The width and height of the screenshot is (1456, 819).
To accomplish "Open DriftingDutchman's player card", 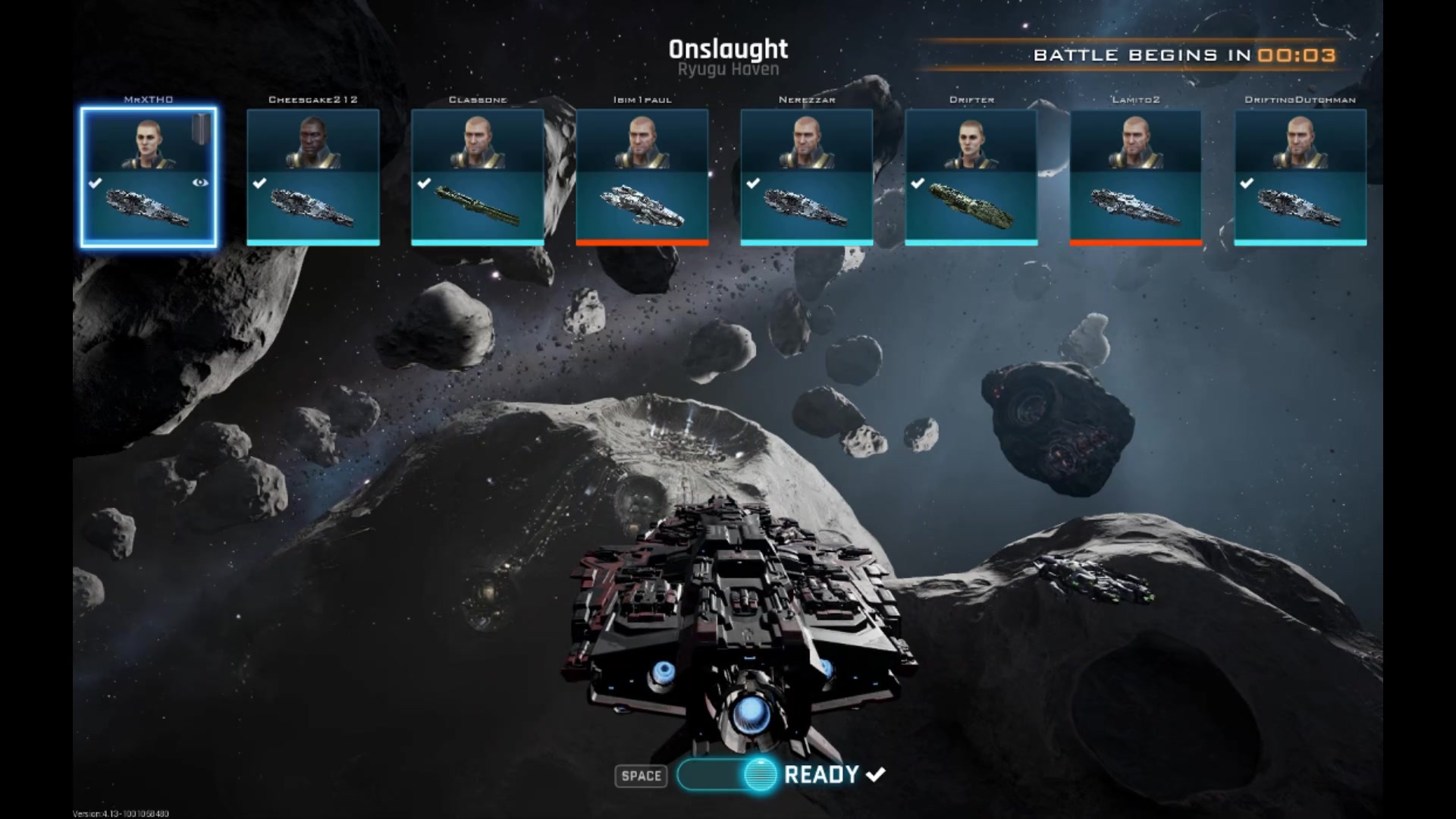I will click(x=1301, y=178).
